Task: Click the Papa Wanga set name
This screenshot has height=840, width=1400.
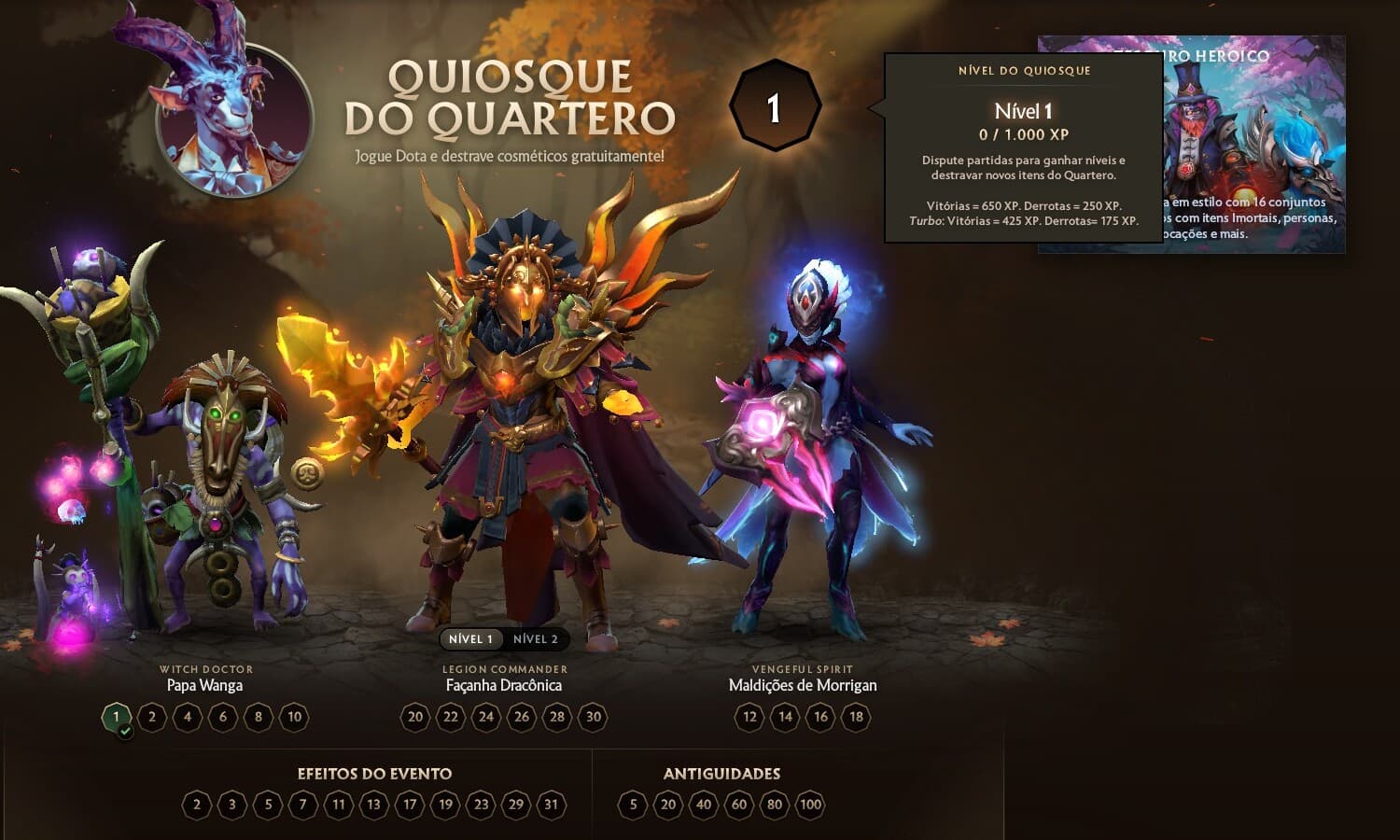Action: 205,684
